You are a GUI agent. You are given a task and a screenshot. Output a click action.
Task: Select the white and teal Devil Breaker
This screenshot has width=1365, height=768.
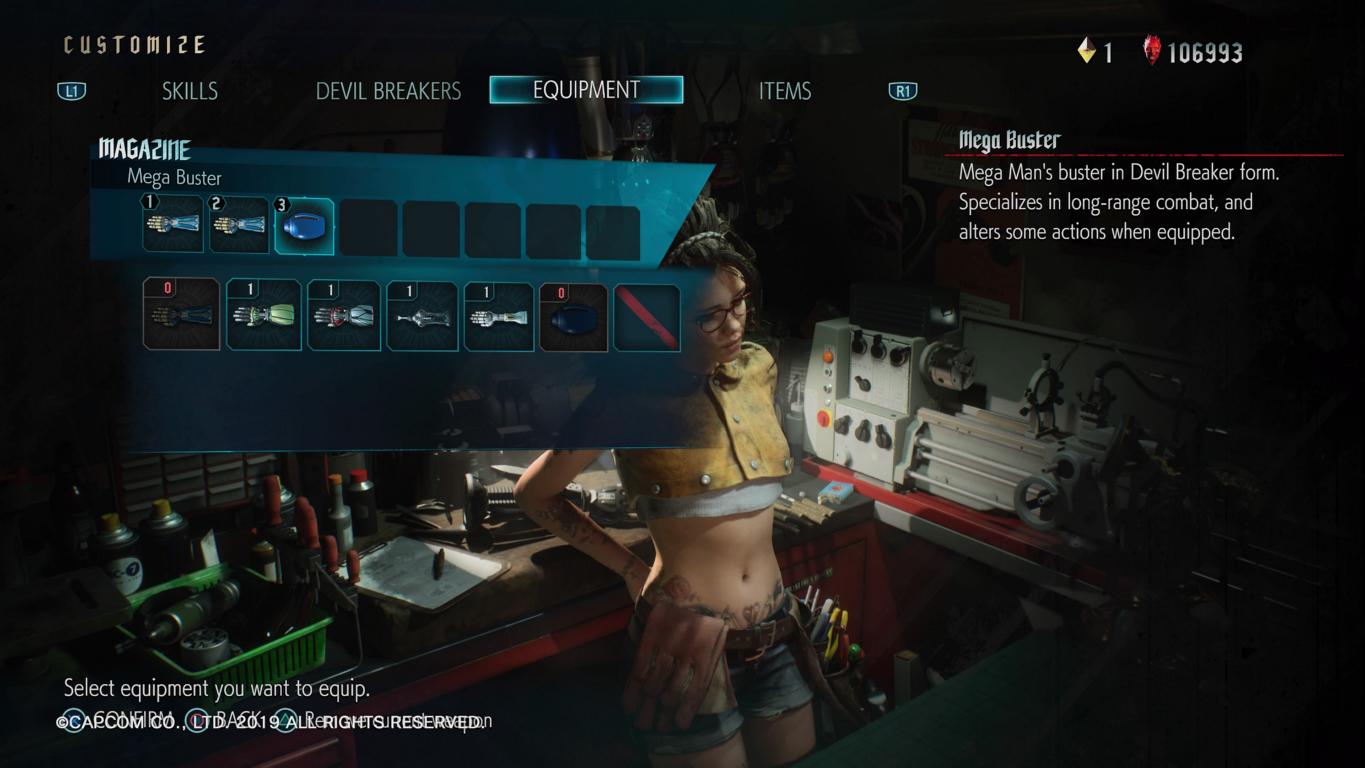pyautogui.click(x=499, y=315)
